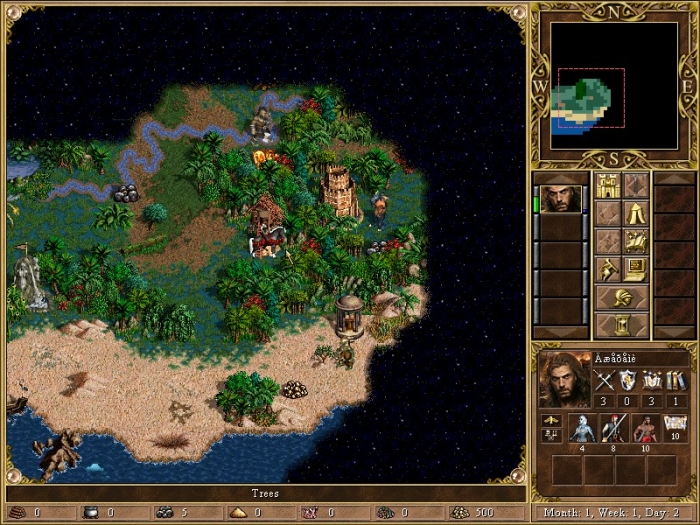Viewport: 700px width, 525px height.
Task: Click the crossed swords attack skill icon
Action: 603,380
